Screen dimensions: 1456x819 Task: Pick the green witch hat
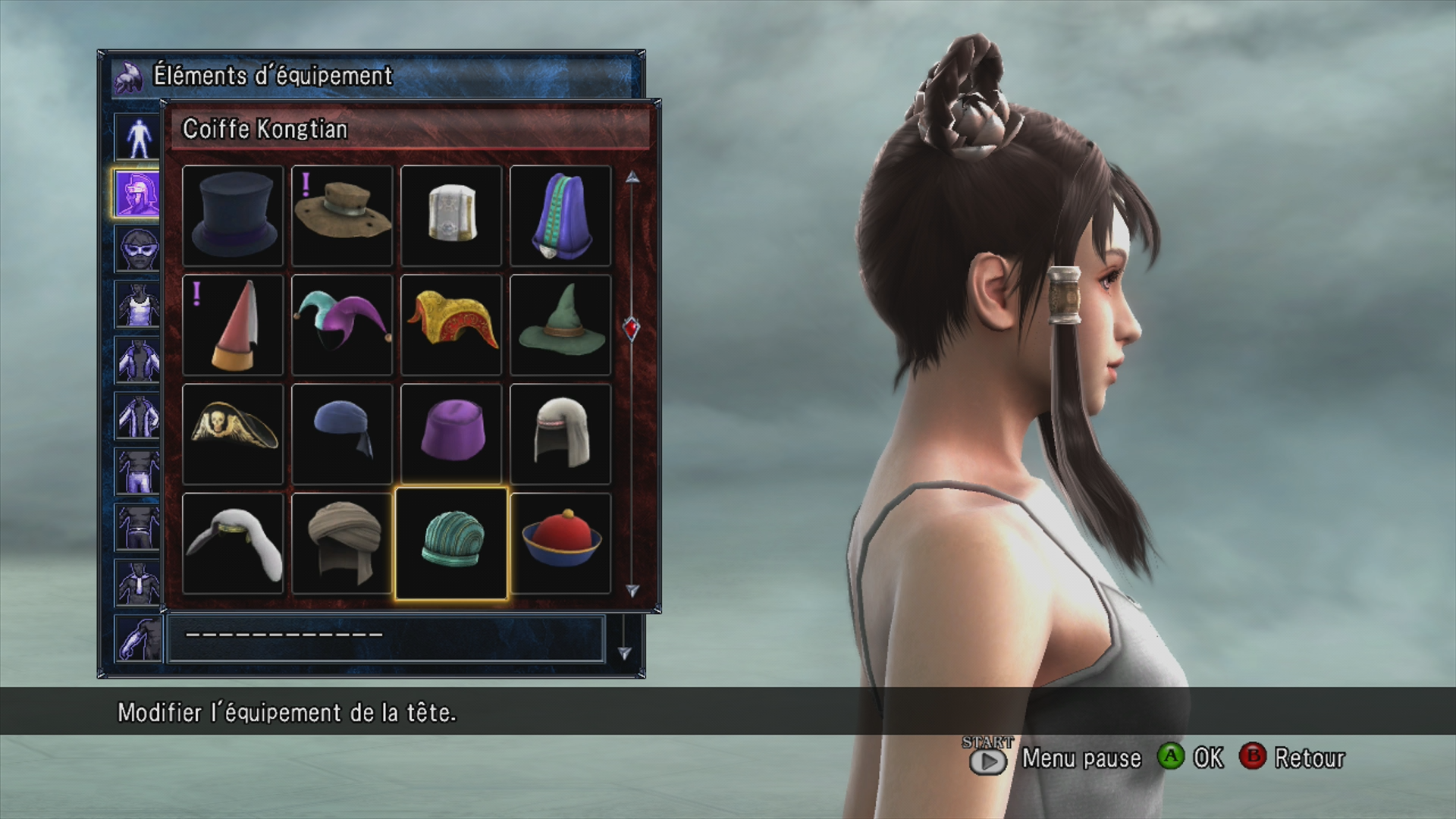tap(560, 325)
